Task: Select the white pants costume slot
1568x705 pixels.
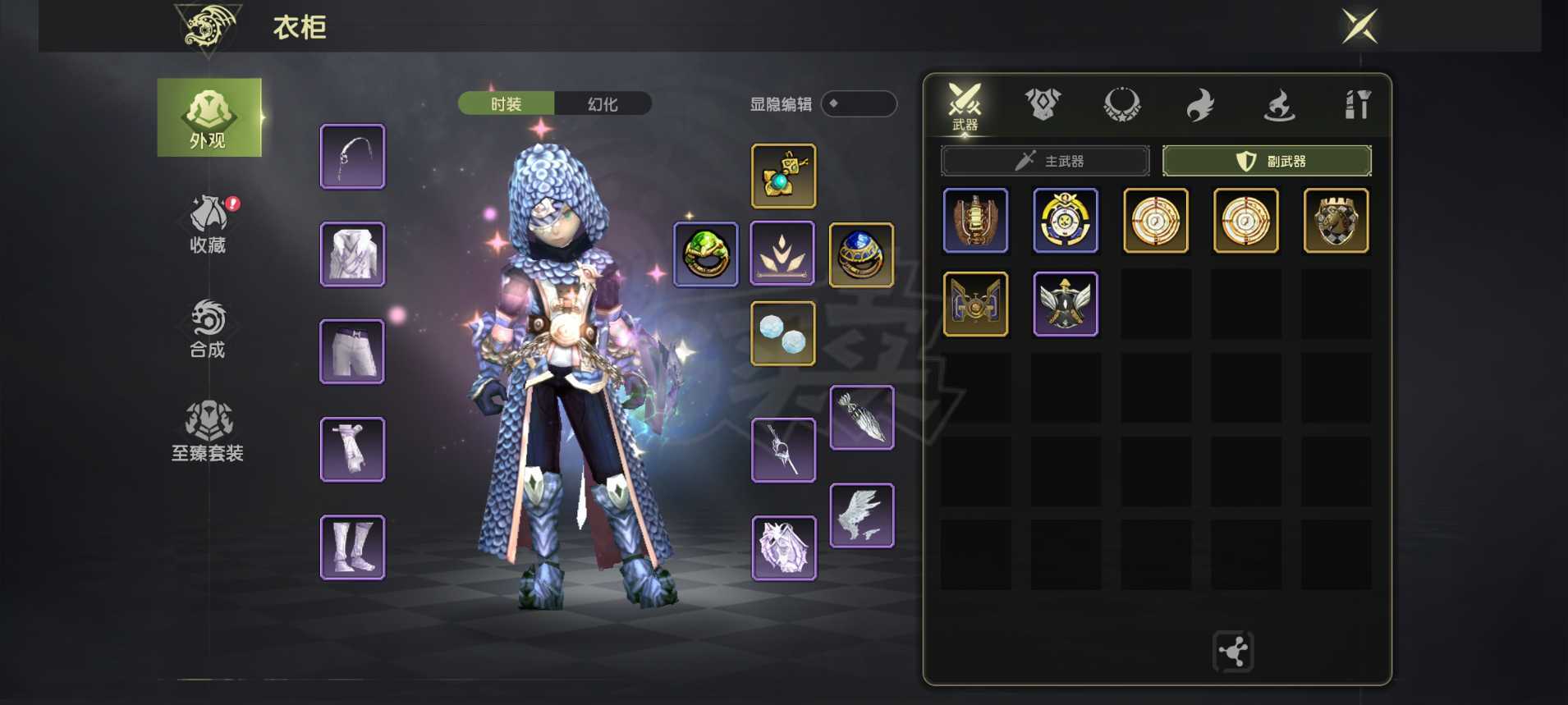Action: [352, 352]
